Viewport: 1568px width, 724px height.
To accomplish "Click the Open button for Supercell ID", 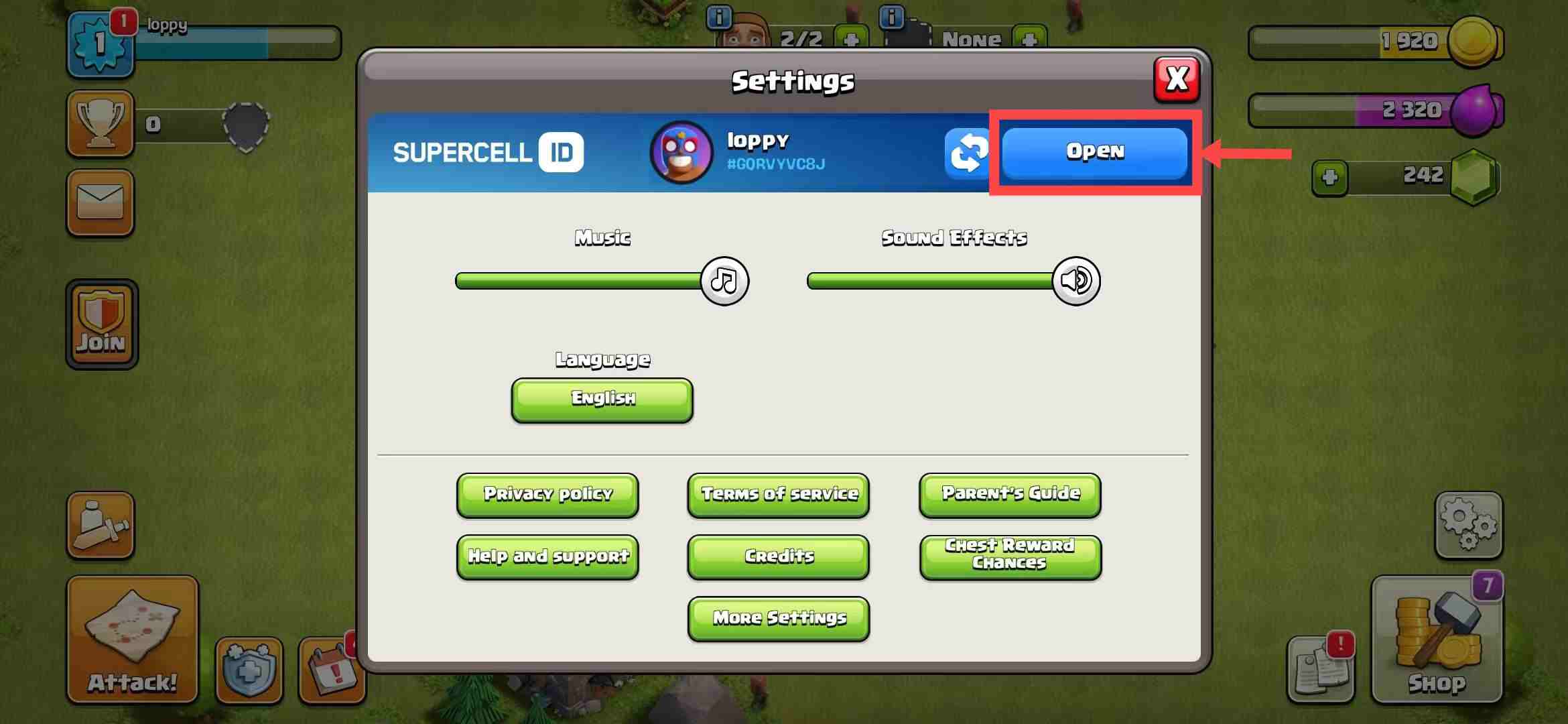I will (1094, 152).
